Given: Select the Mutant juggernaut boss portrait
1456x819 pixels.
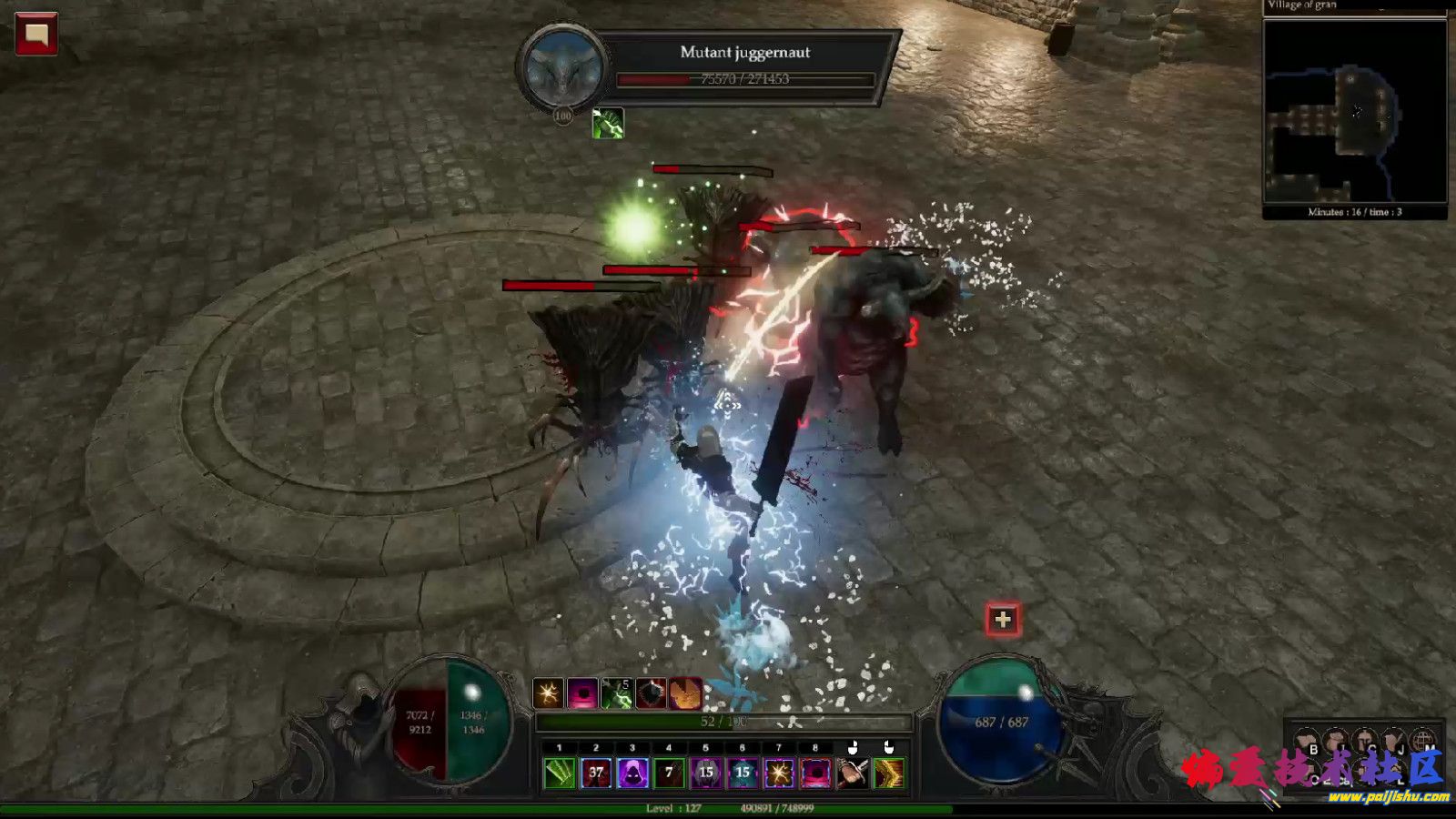Looking at the screenshot, I should pos(563,68).
